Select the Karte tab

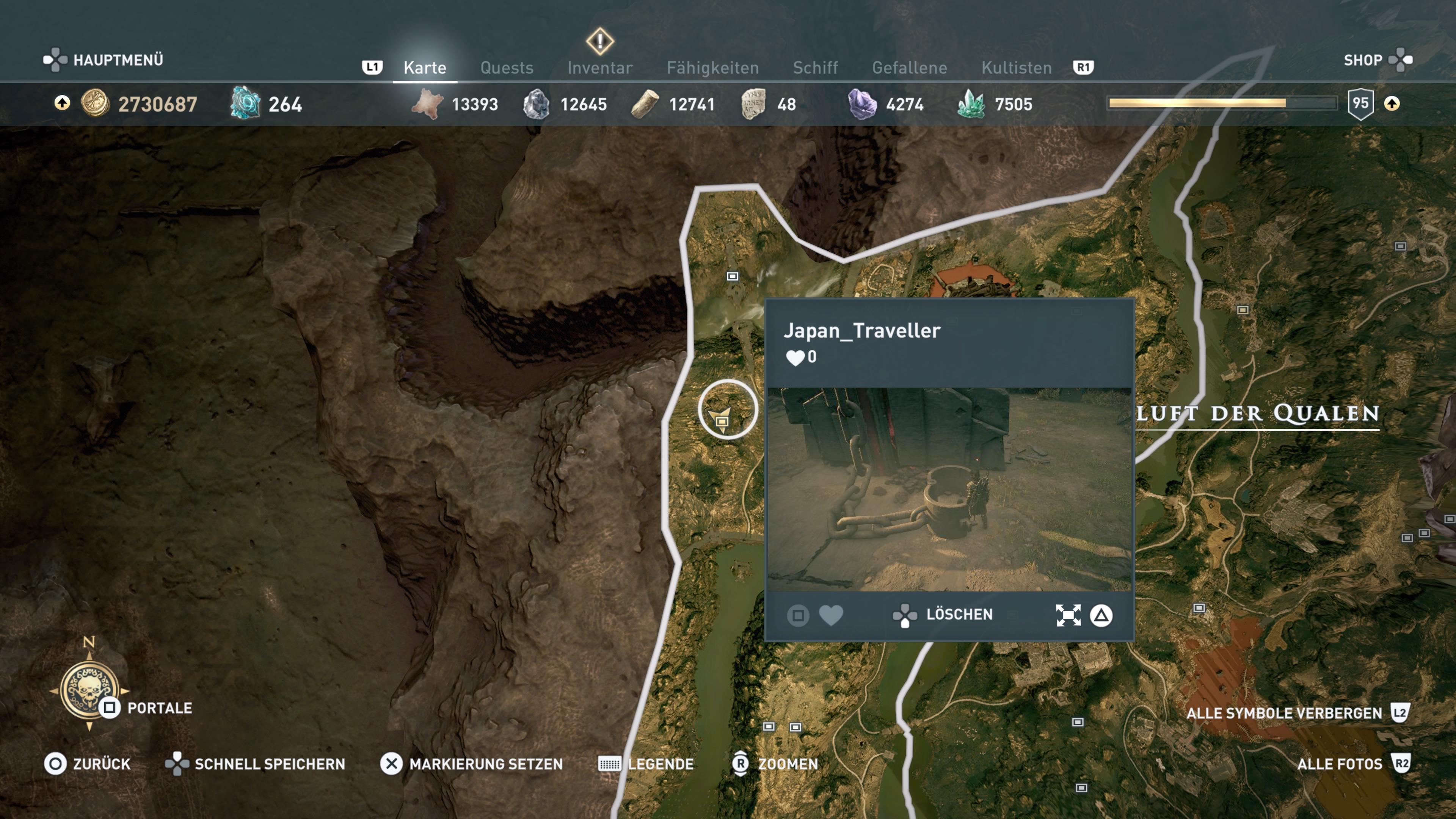[425, 68]
